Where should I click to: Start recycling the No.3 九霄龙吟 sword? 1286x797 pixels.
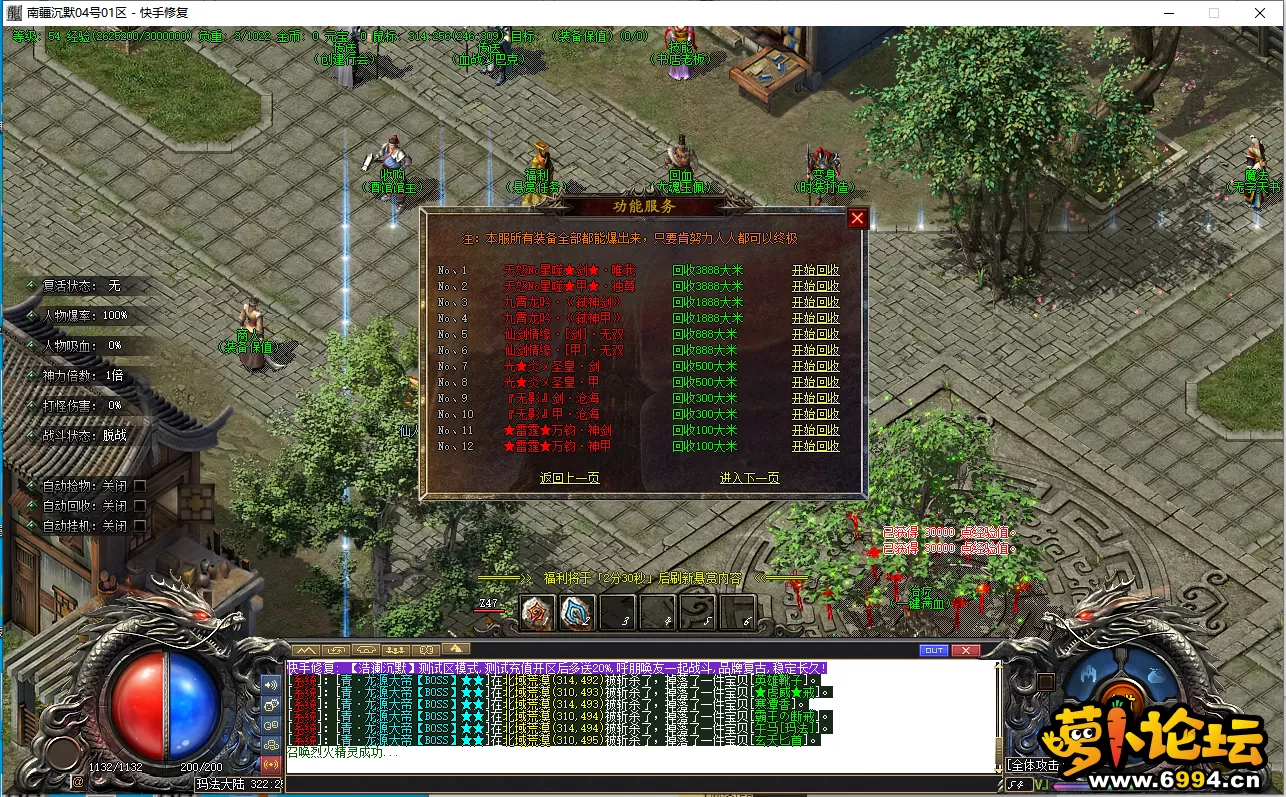[815, 302]
